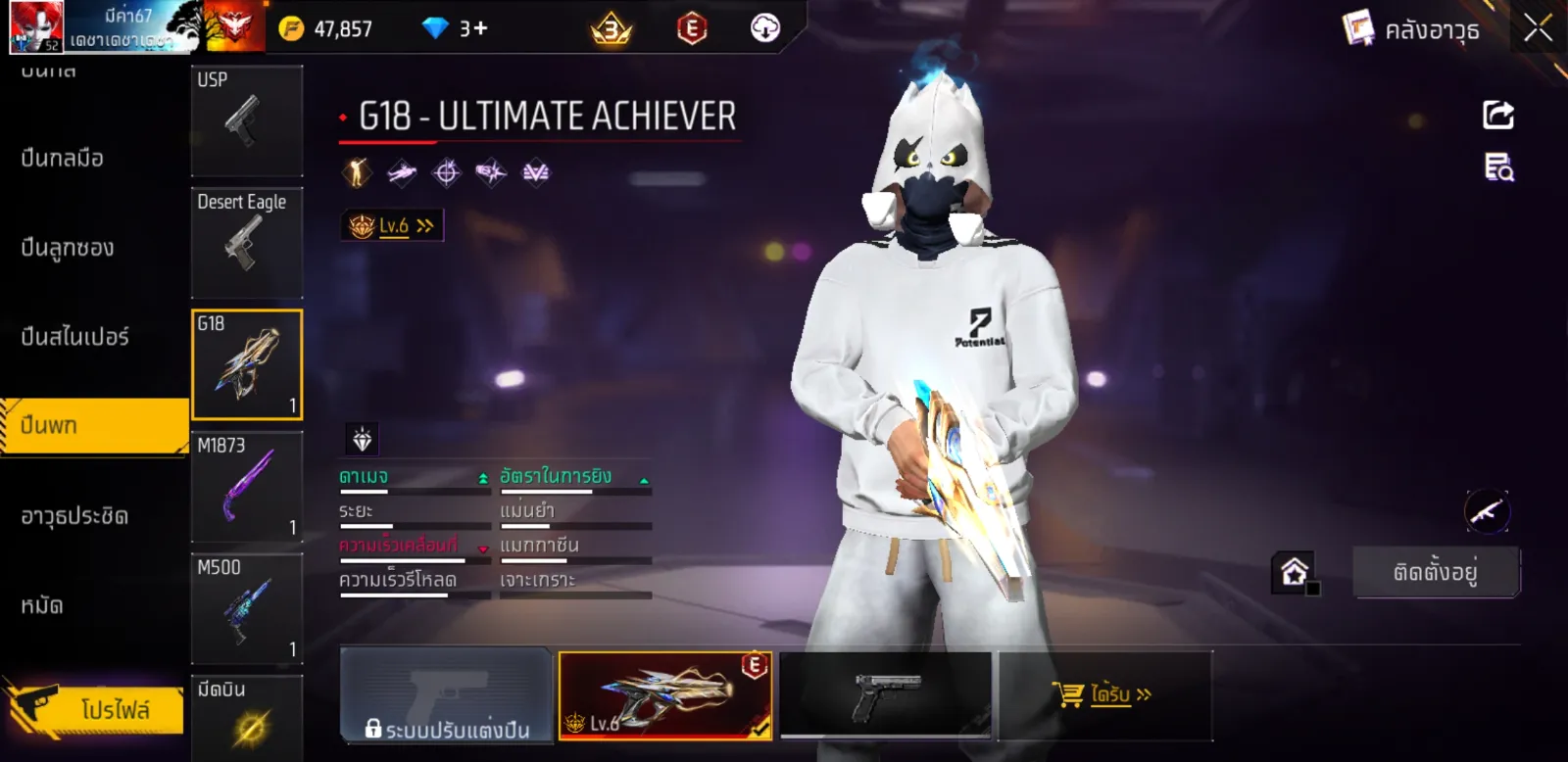Open the locked ระบบปรับแต่งปืน panel
Viewport: 1568px width, 762px height.
point(447,695)
